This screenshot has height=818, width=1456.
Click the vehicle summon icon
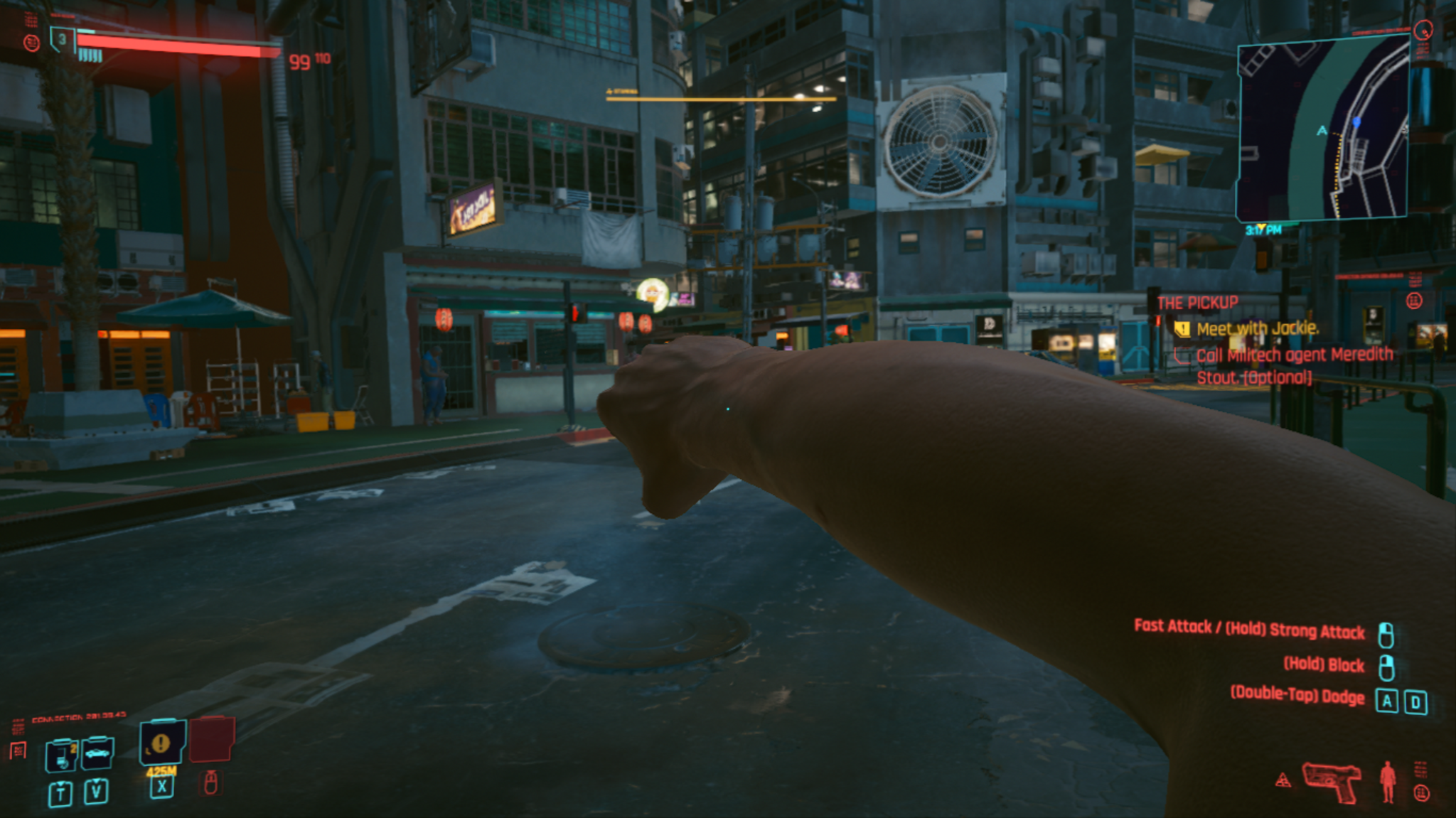pos(97,752)
